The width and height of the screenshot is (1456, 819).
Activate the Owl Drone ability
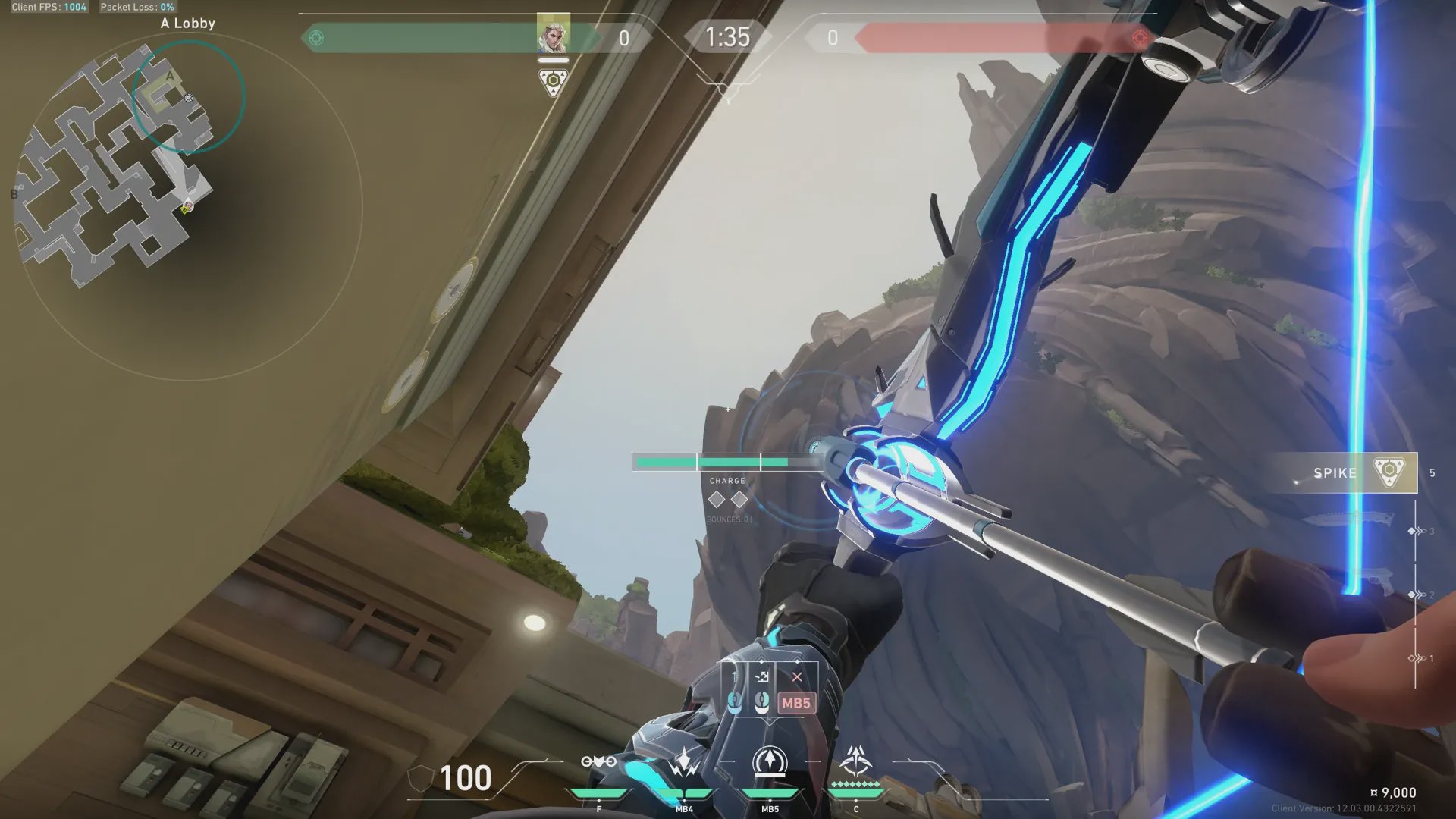tap(598, 762)
